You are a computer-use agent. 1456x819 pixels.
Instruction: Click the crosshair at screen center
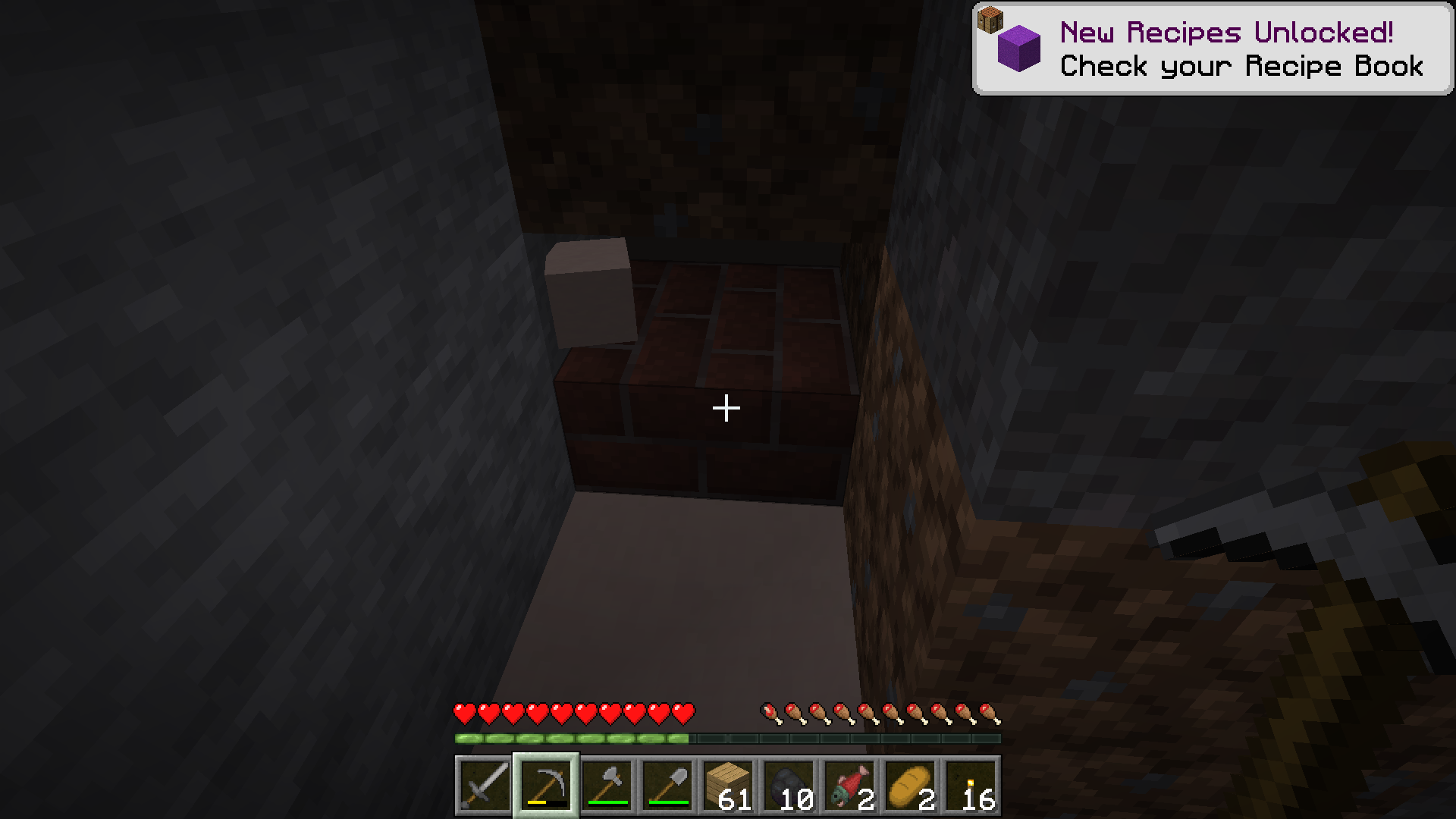(726, 408)
